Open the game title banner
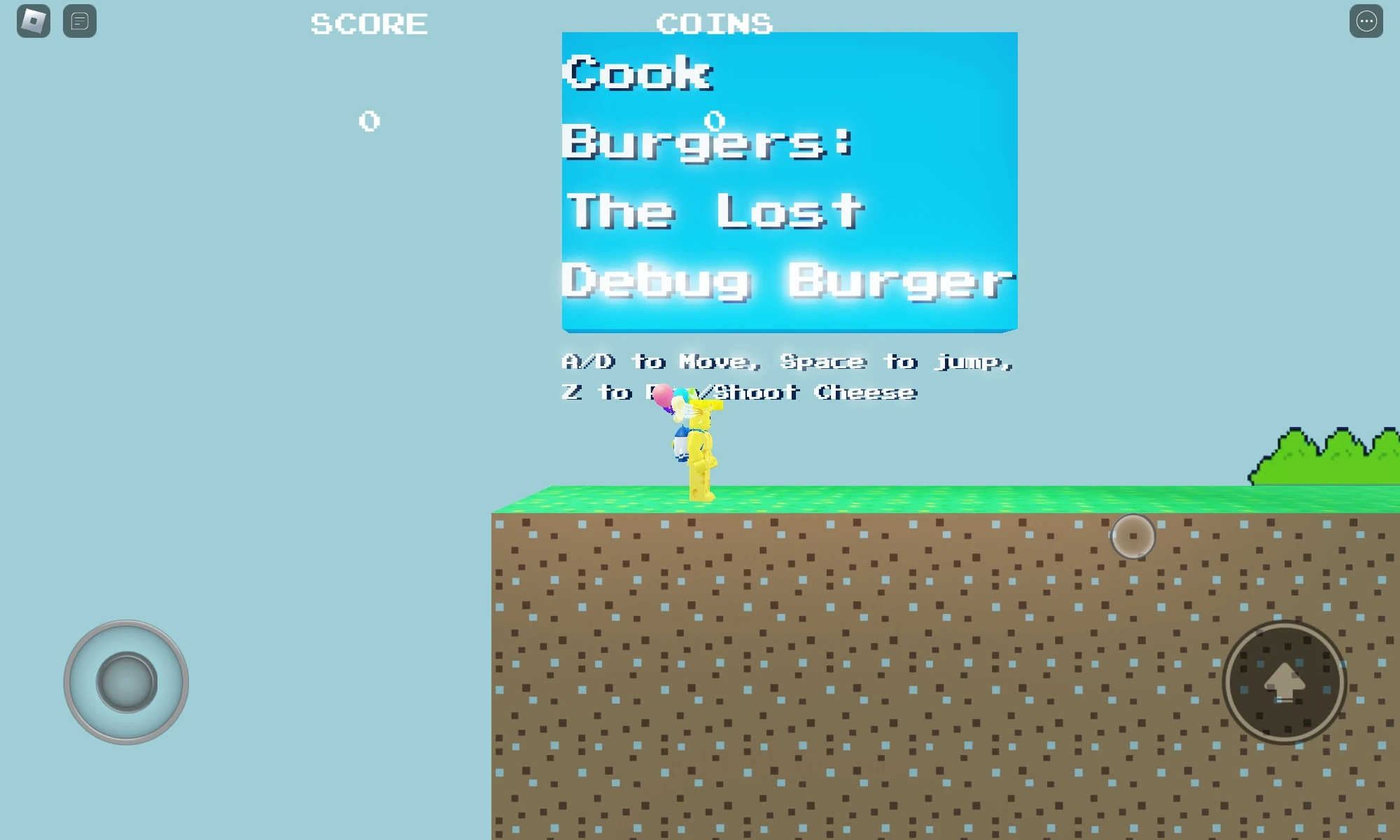 (788, 181)
